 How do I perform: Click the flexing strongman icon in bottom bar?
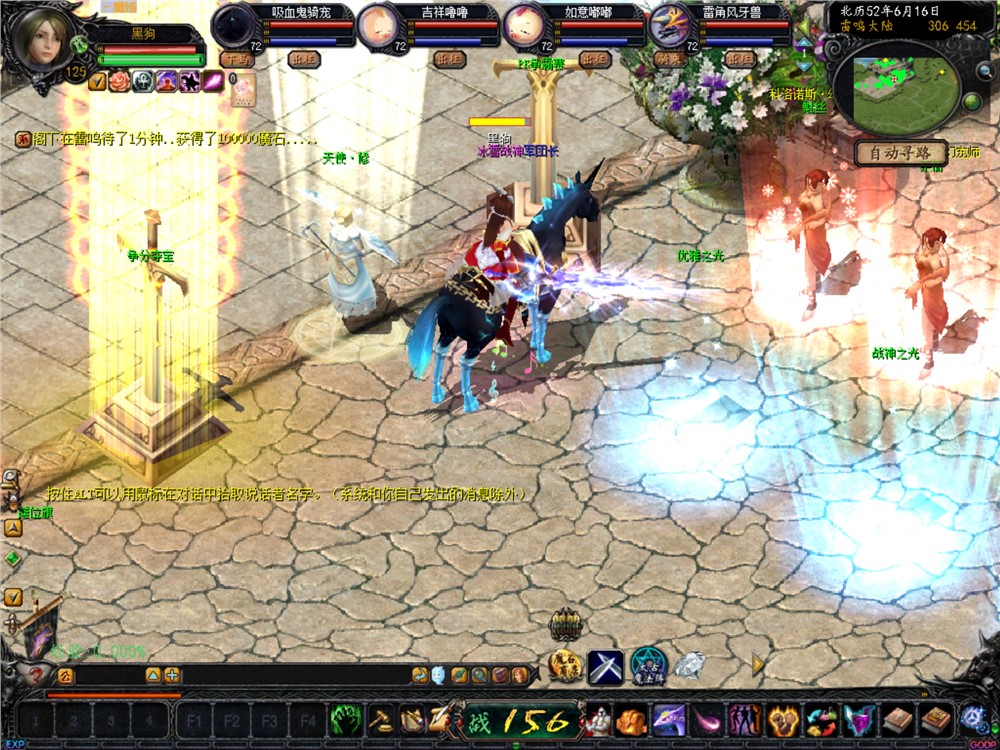(600, 719)
